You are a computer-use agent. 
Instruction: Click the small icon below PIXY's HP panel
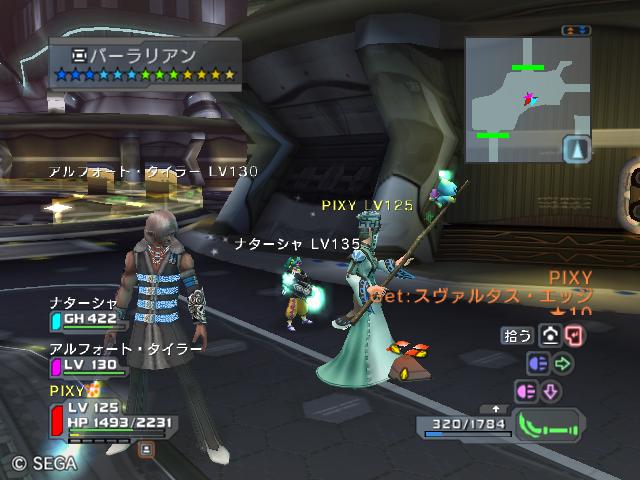point(145,450)
